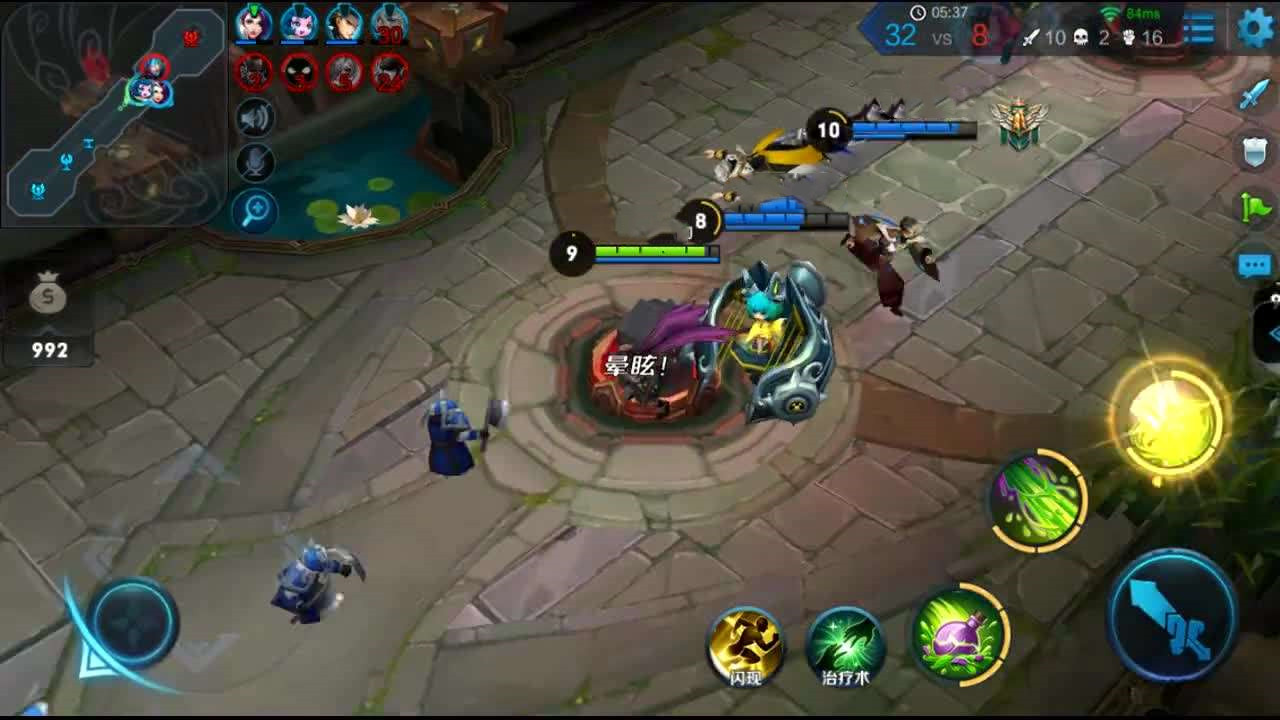Select the first allied hero portrait

253,24
